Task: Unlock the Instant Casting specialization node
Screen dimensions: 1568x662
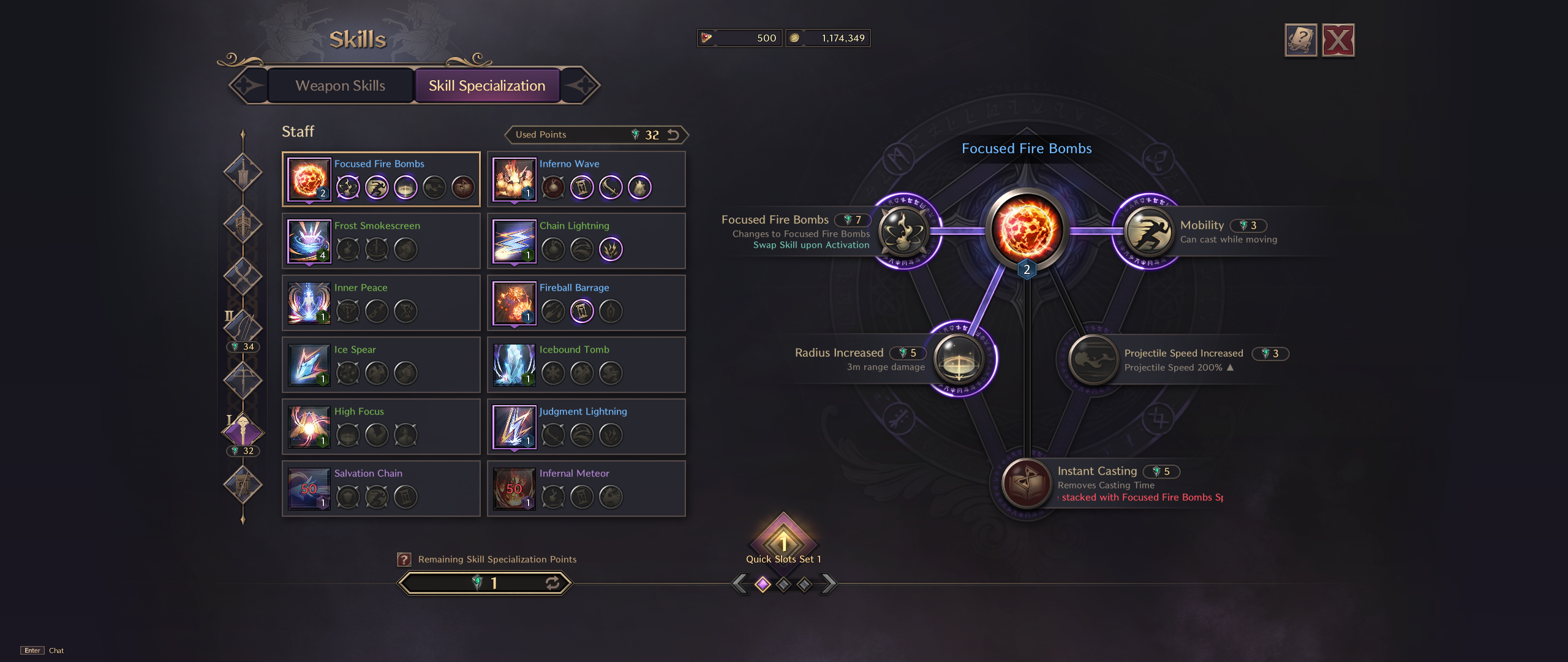Action: tap(1027, 484)
